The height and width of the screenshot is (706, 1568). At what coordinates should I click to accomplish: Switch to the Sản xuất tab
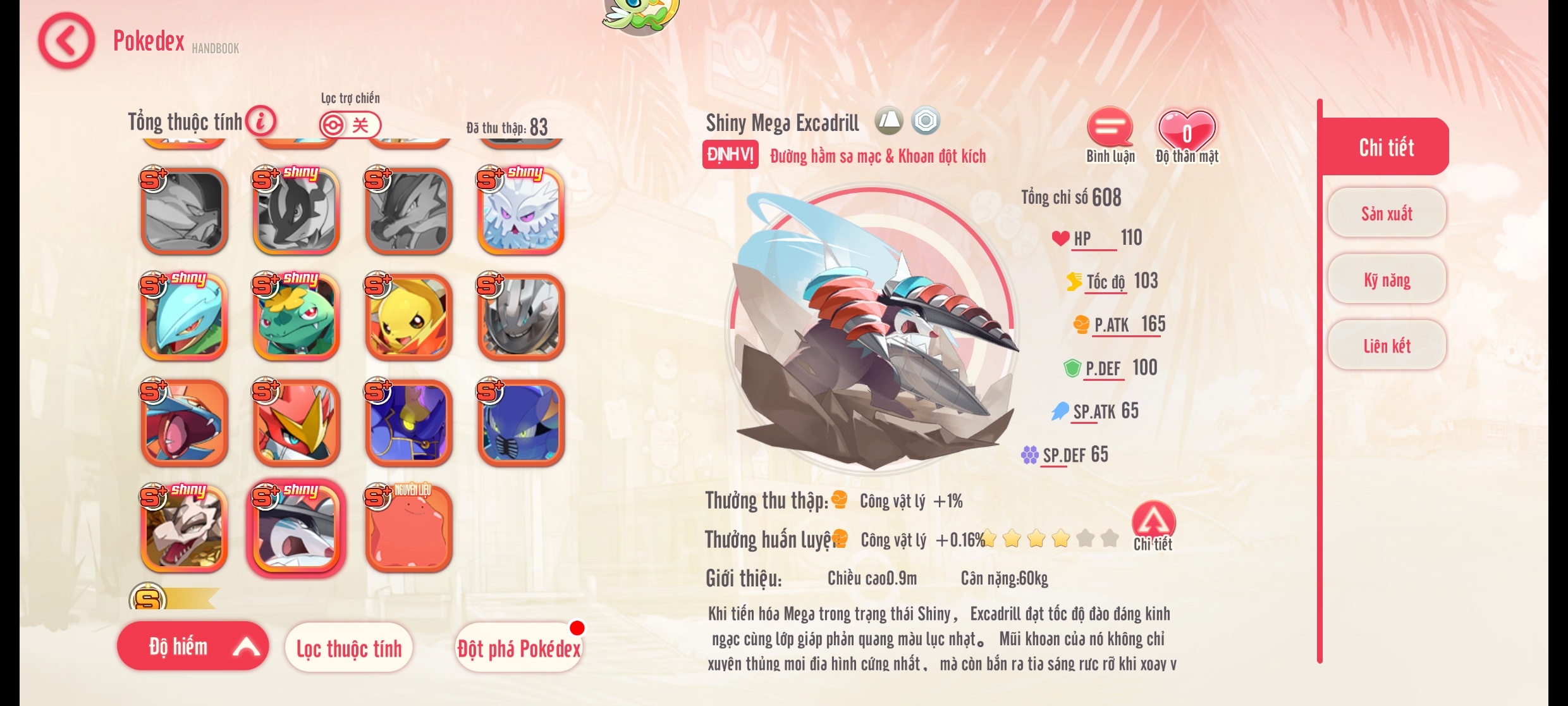(x=1387, y=213)
